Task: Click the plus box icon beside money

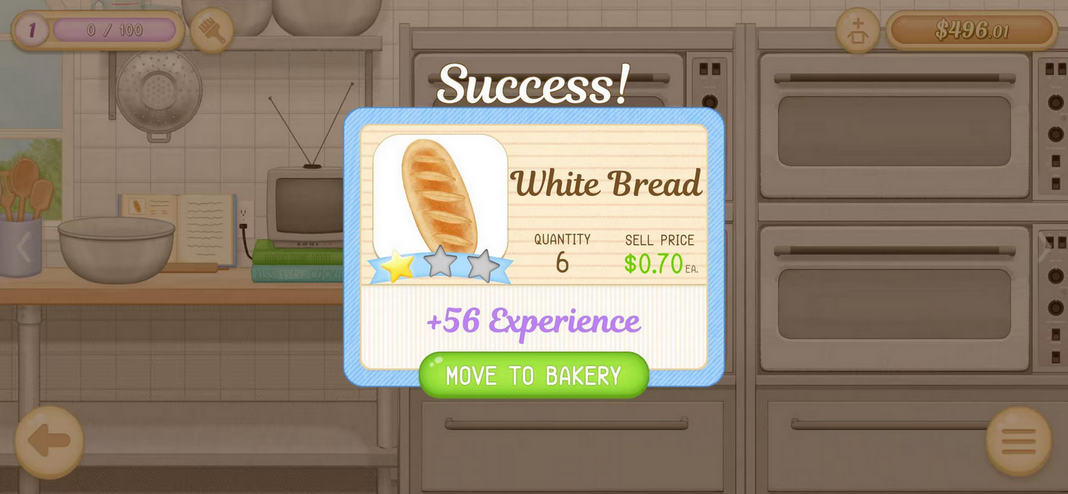Action: click(858, 30)
